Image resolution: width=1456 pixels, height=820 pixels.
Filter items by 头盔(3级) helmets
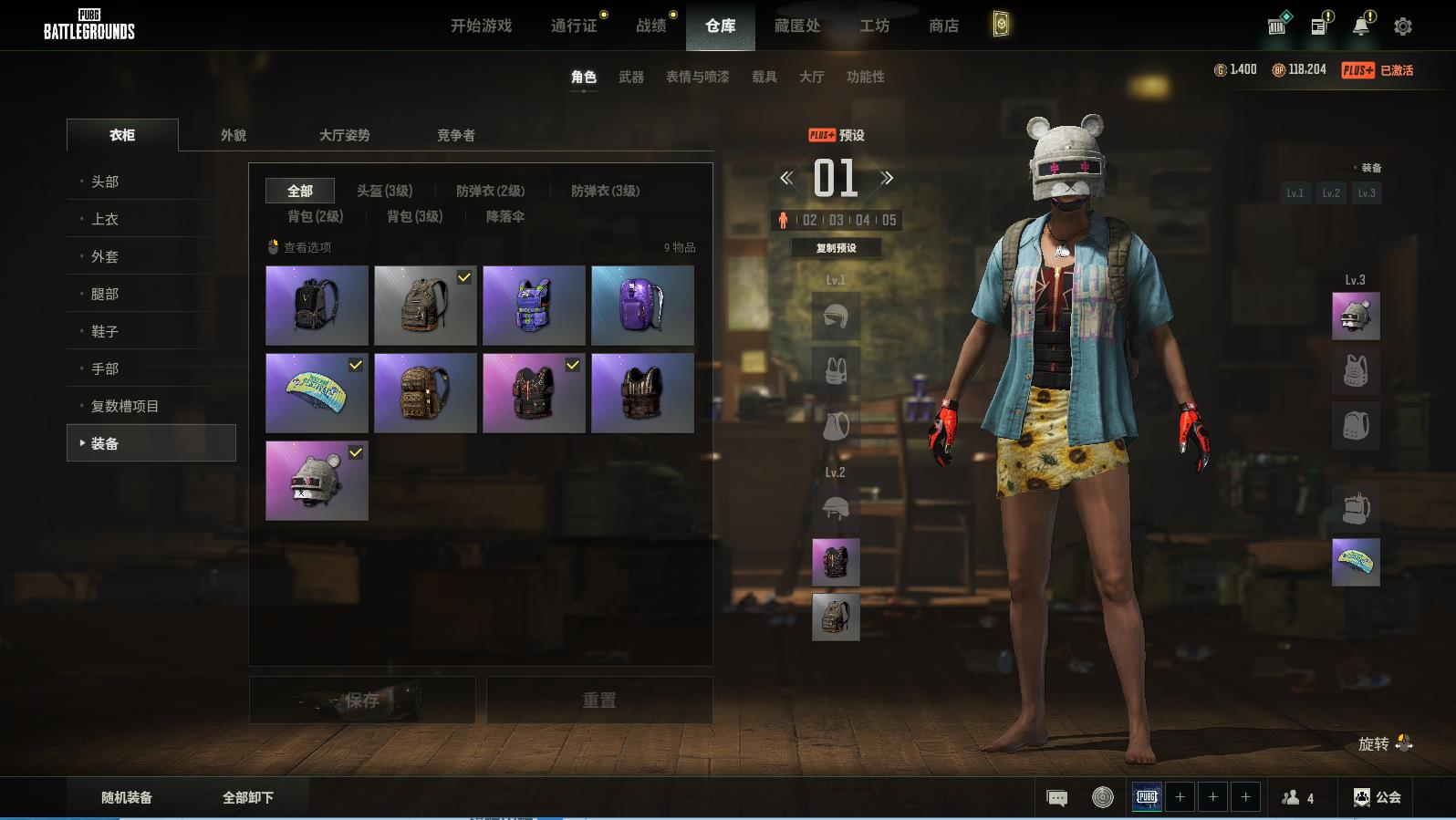(x=384, y=191)
